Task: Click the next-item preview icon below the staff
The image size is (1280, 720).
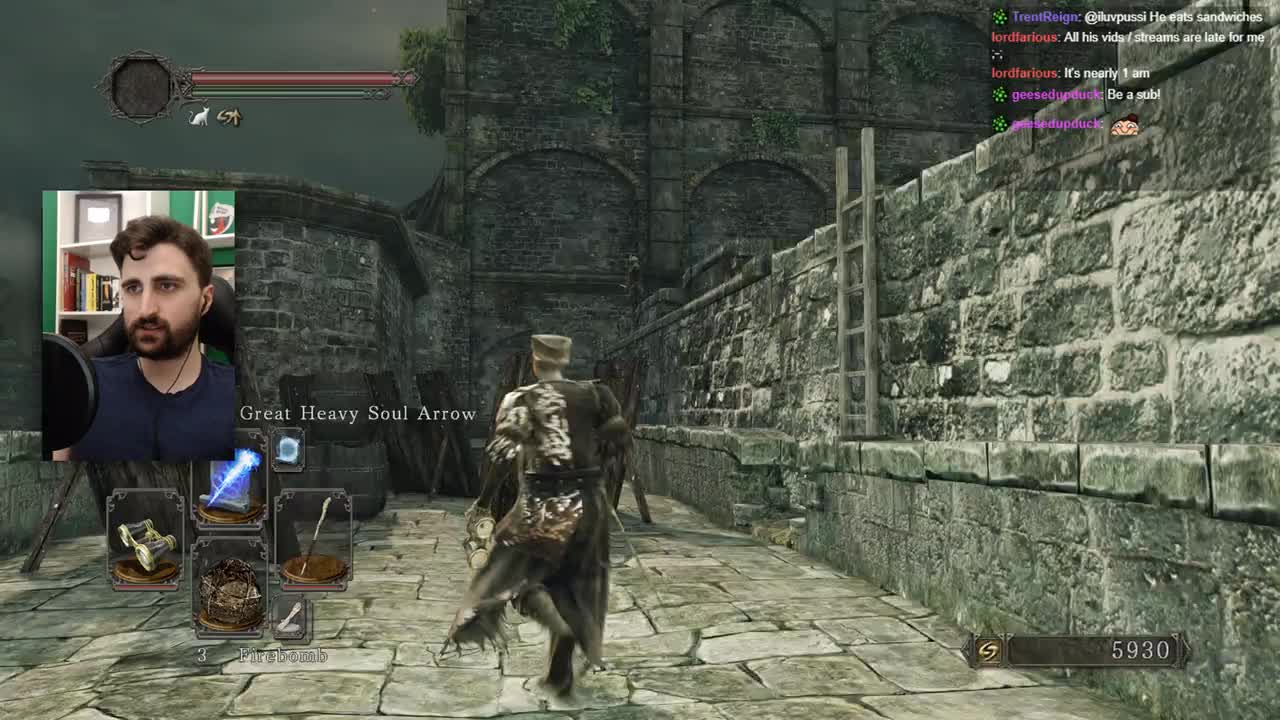Action: (290, 619)
